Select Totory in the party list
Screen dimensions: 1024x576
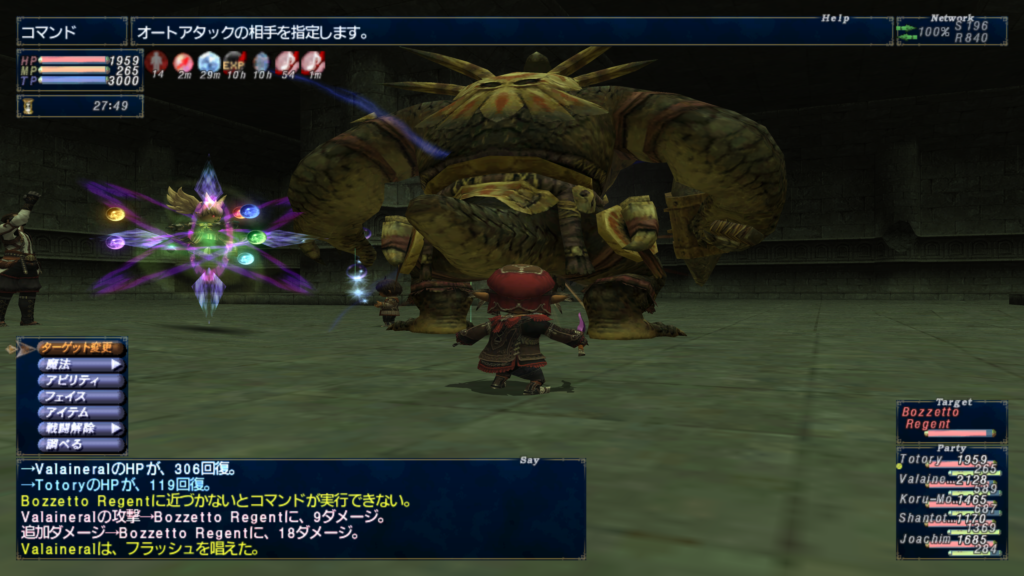(951, 462)
